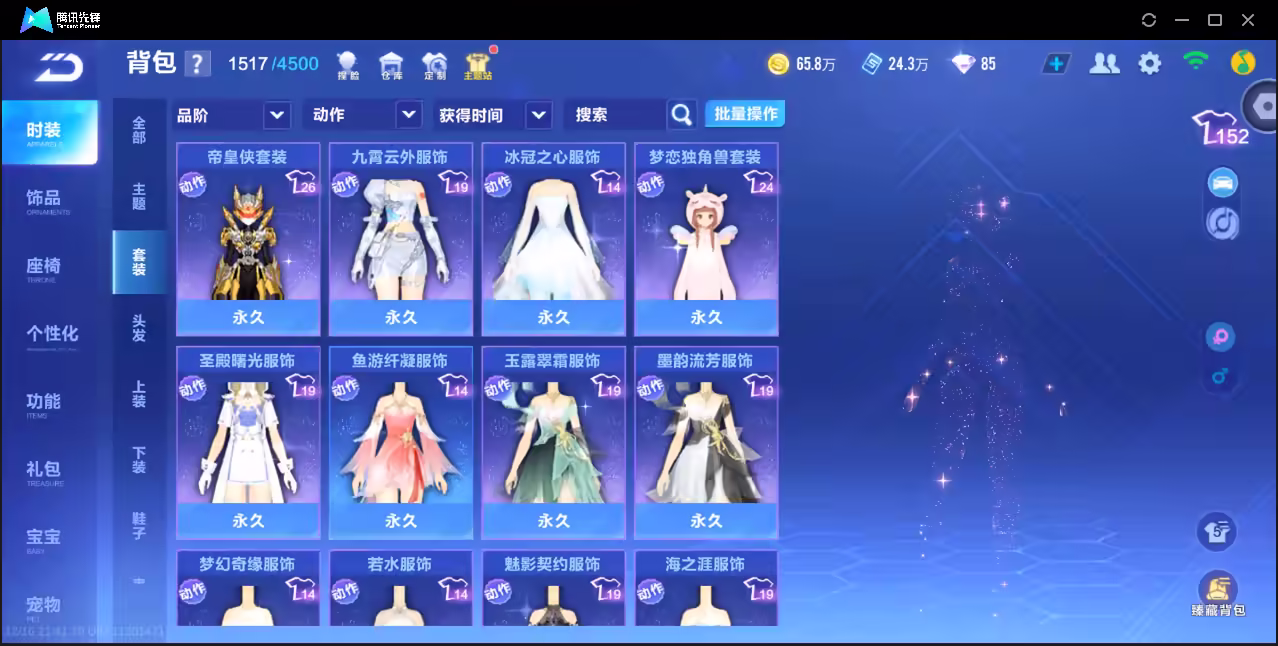Open the 主题站 theme station
This screenshot has width=1278, height=646.
478,65
